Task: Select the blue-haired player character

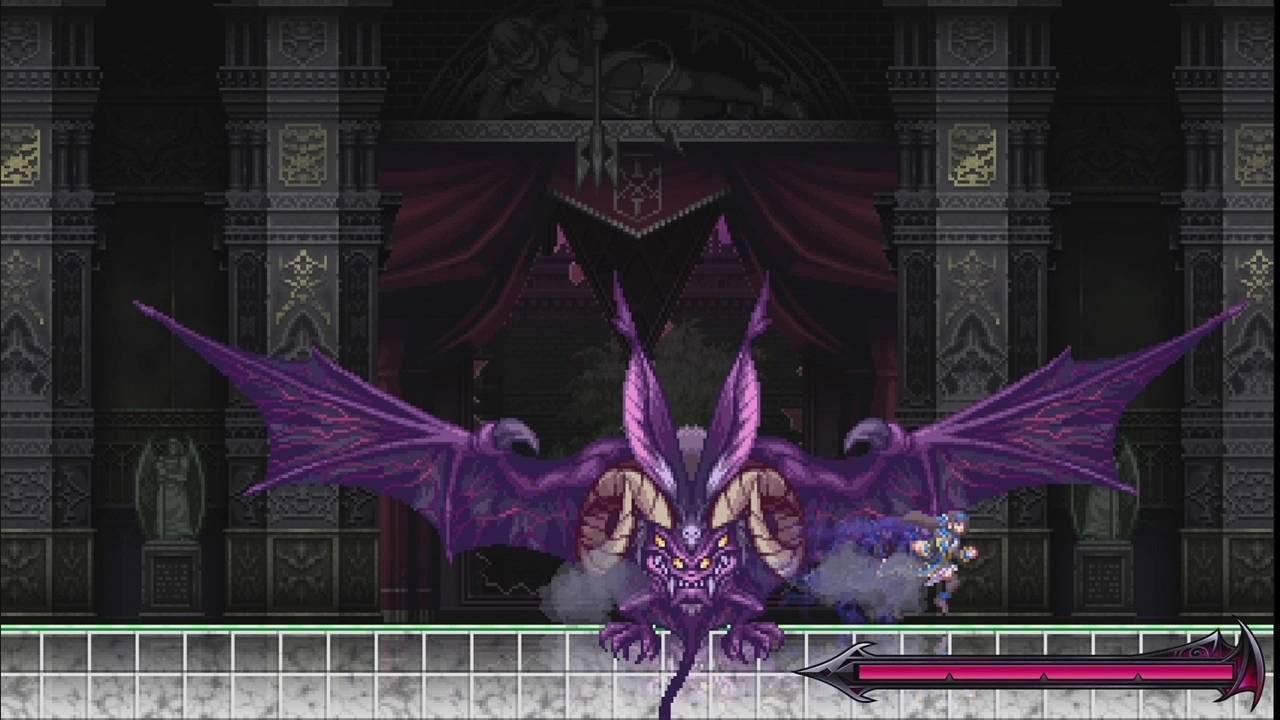Action: (945, 555)
